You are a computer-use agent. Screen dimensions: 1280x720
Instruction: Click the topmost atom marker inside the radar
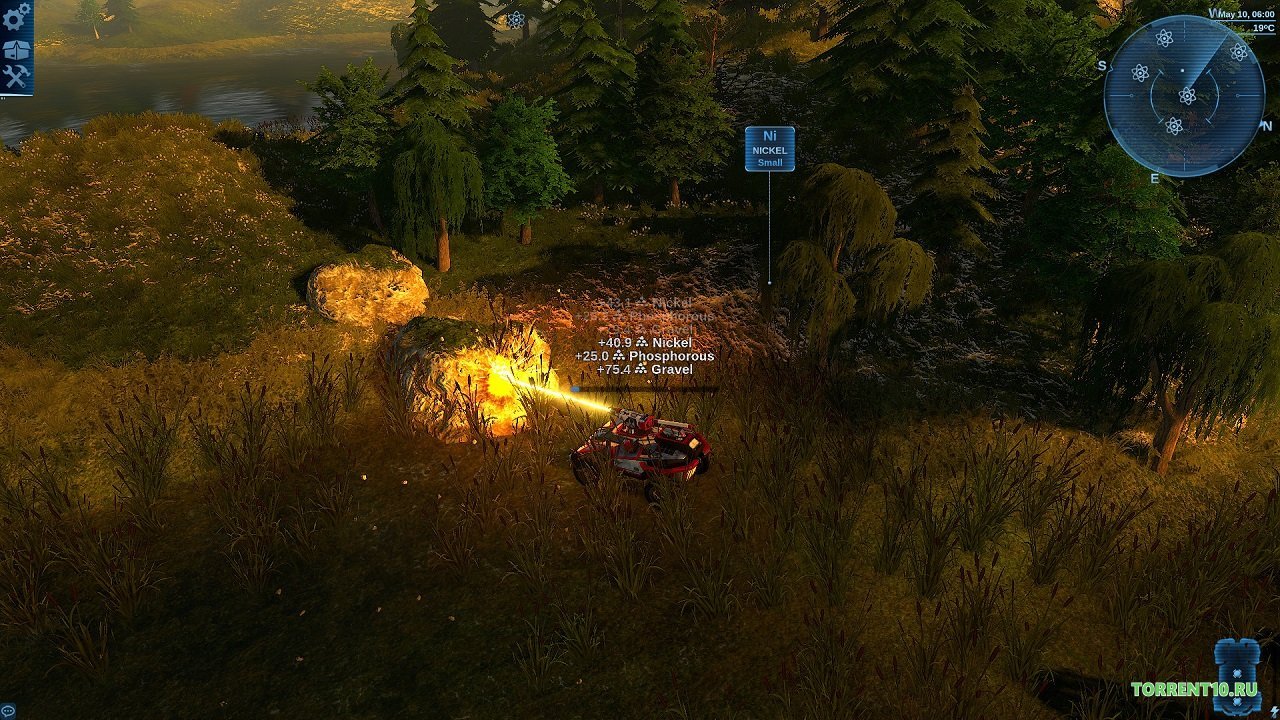pos(1164,38)
